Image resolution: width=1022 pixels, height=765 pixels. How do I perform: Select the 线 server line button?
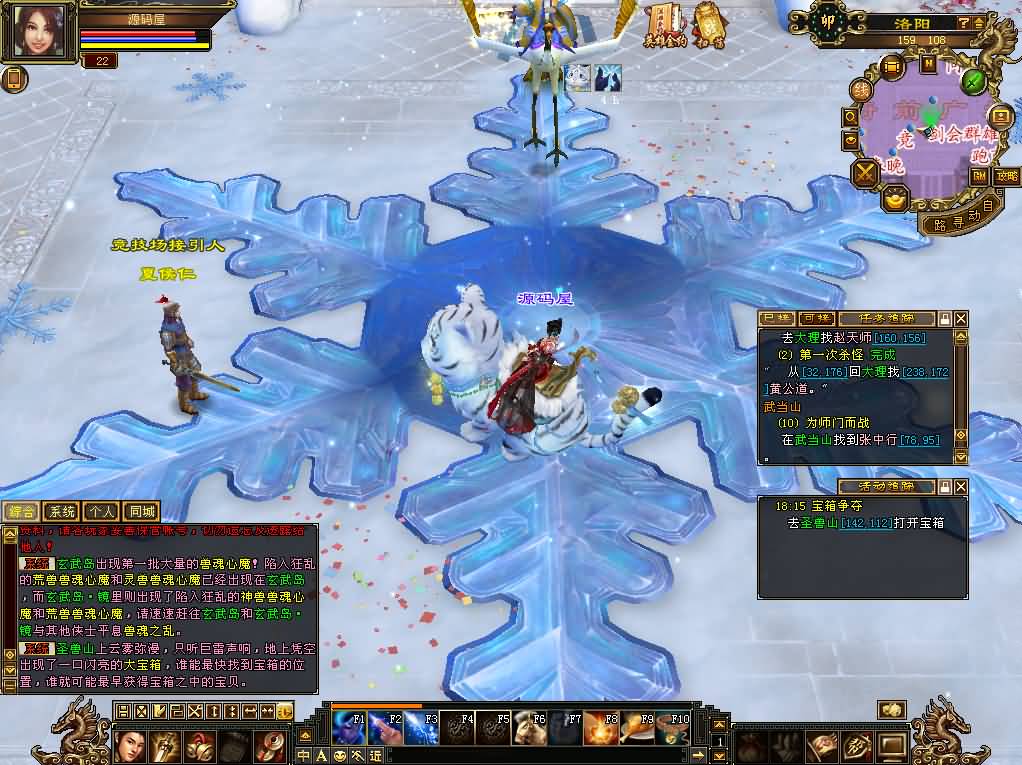point(859,90)
